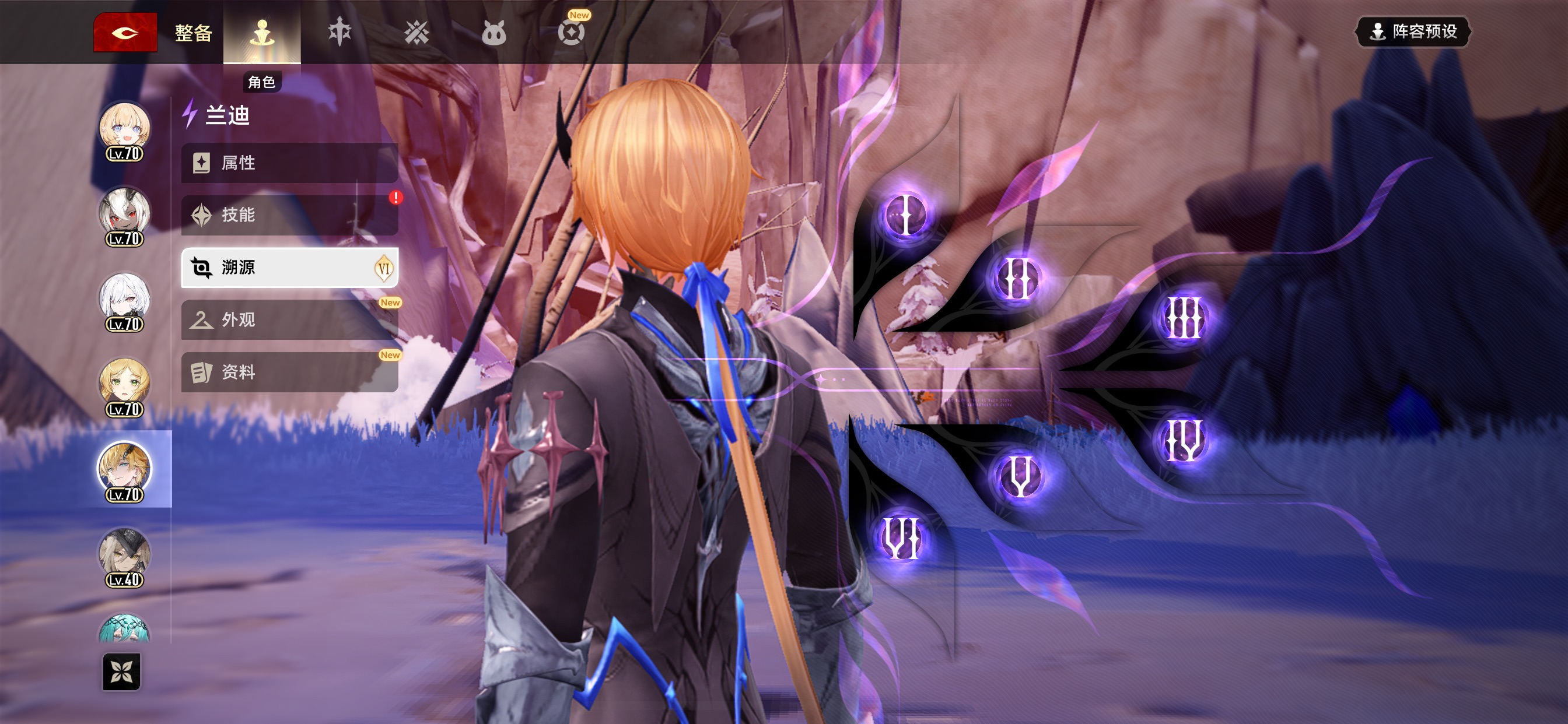Select node I of the 溯源 tree
This screenshot has width=1568, height=724.
[x=906, y=215]
